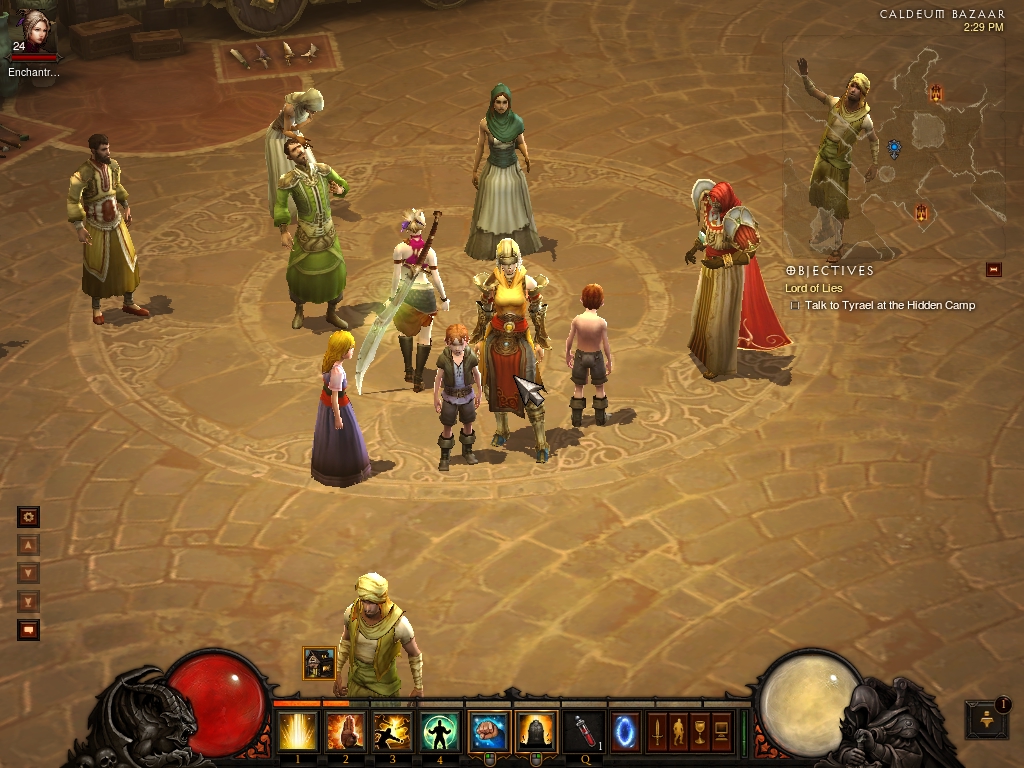Use the raised palm skill in slot 2

(x=345, y=732)
